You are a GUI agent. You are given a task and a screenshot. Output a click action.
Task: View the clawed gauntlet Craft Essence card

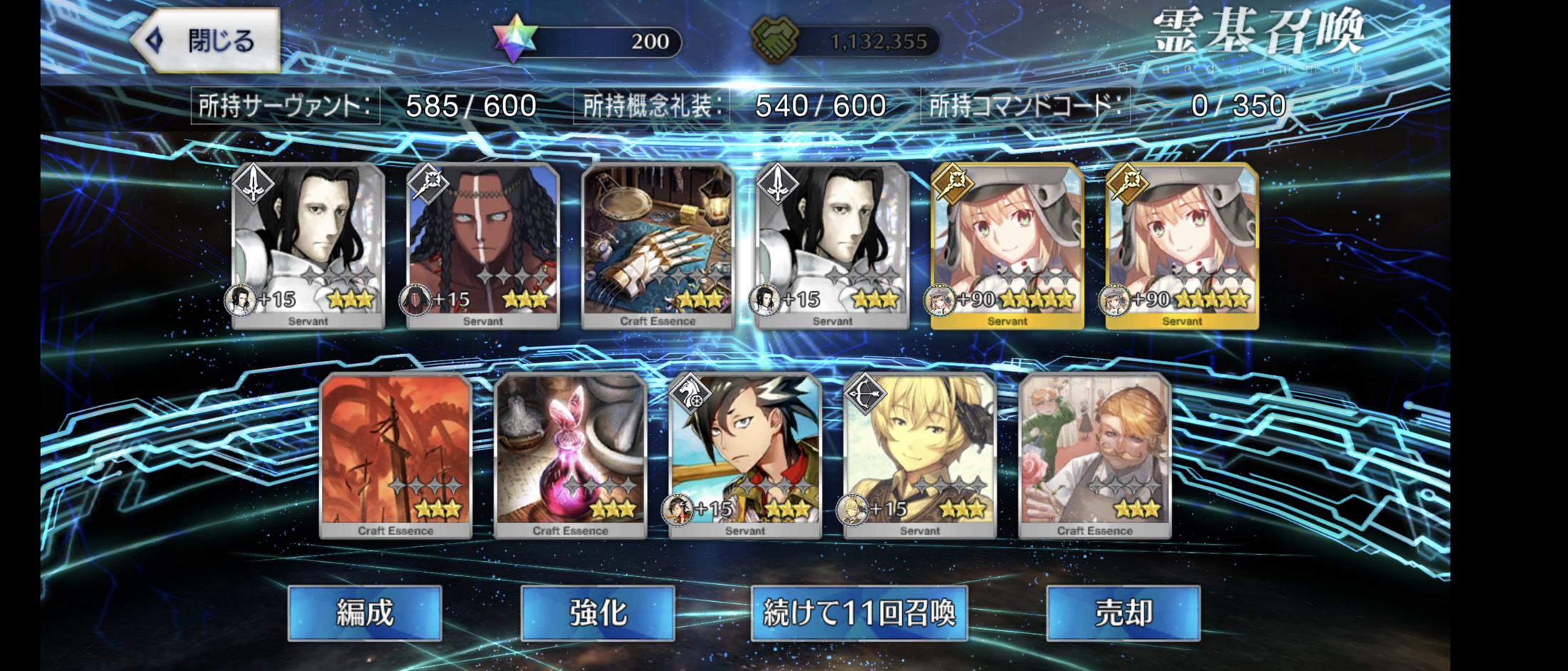[x=658, y=246]
